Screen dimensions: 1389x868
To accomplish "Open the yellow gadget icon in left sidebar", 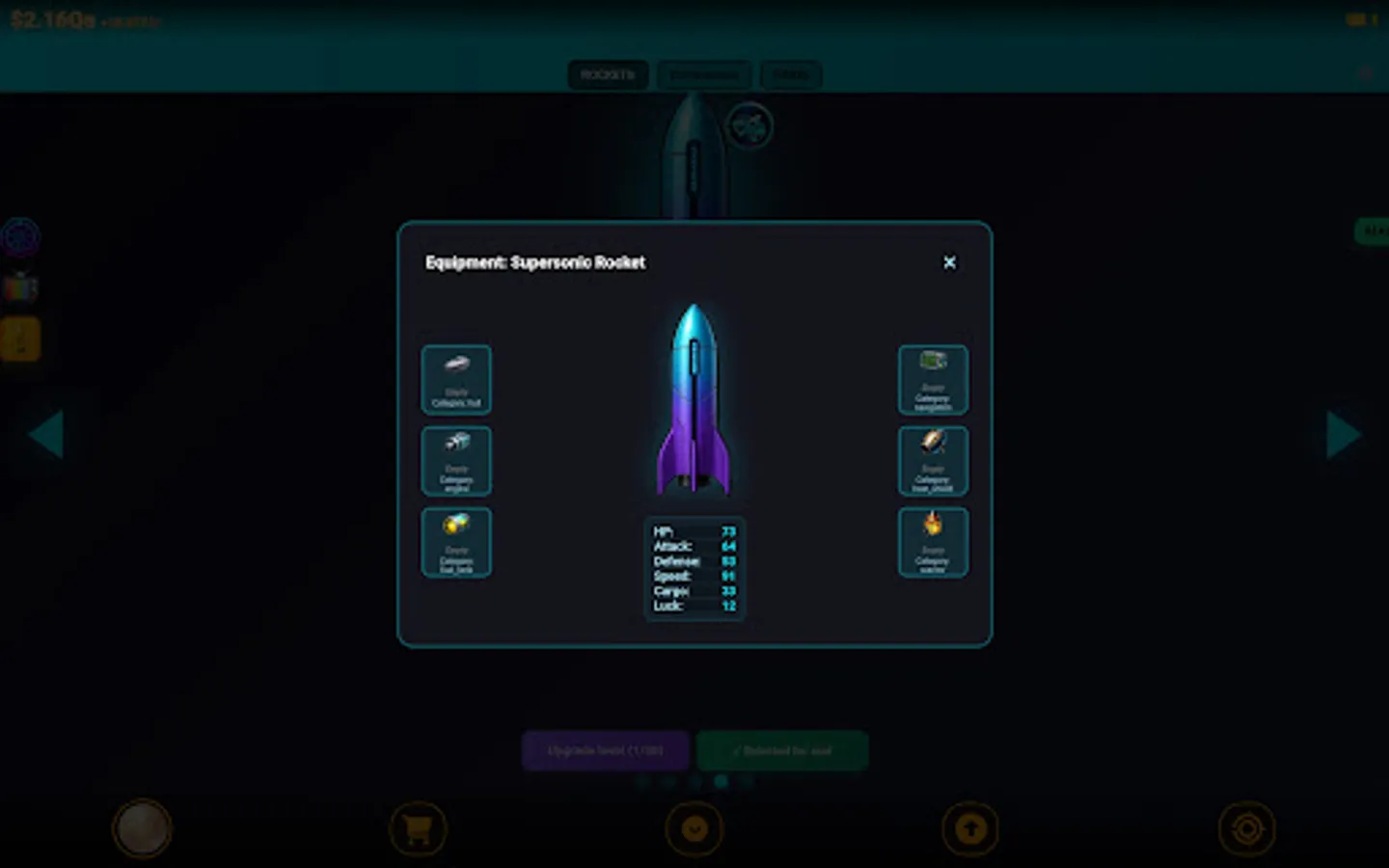I will click(21, 339).
